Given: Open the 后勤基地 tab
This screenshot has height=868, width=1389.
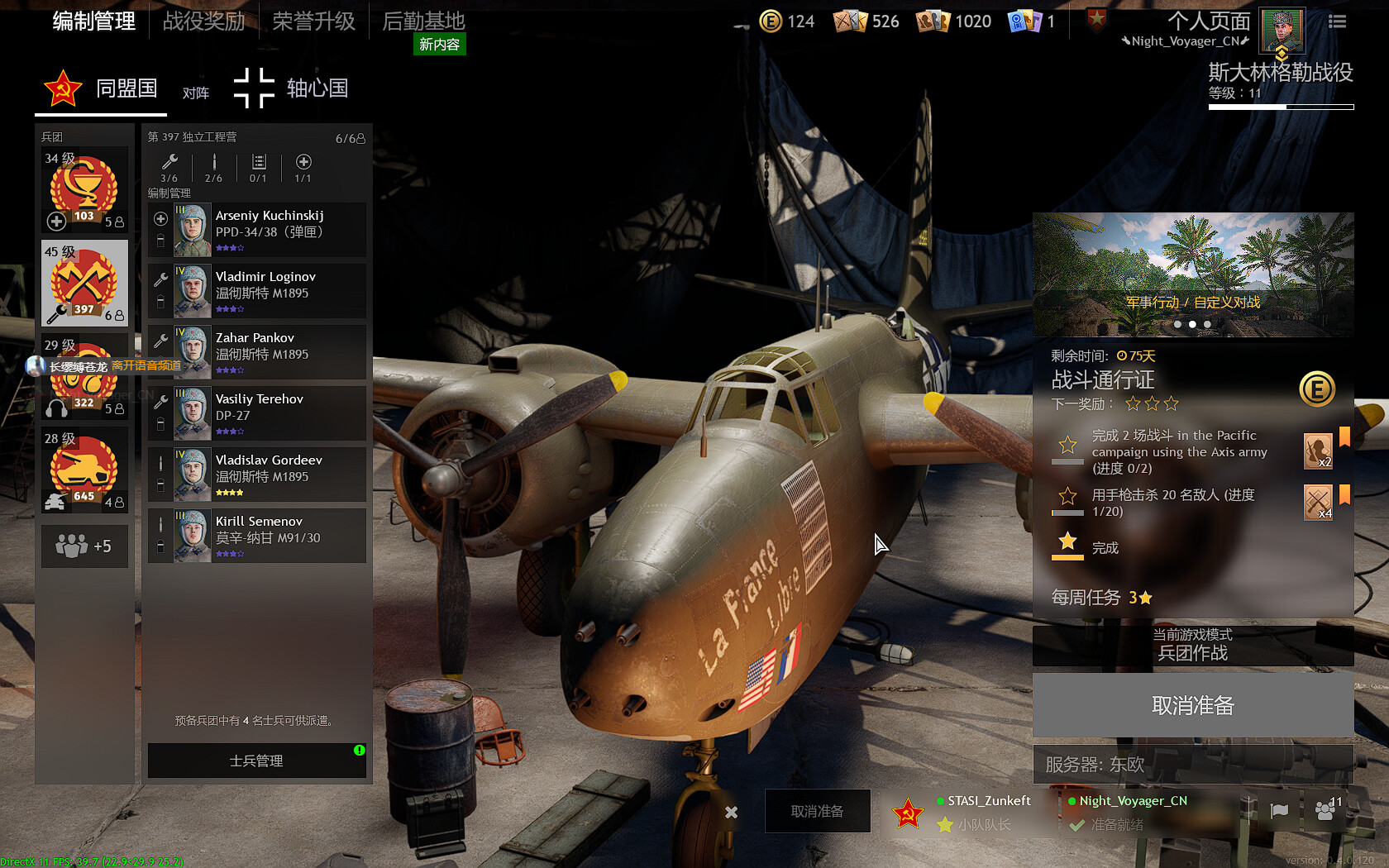Looking at the screenshot, I should point(423,21).
